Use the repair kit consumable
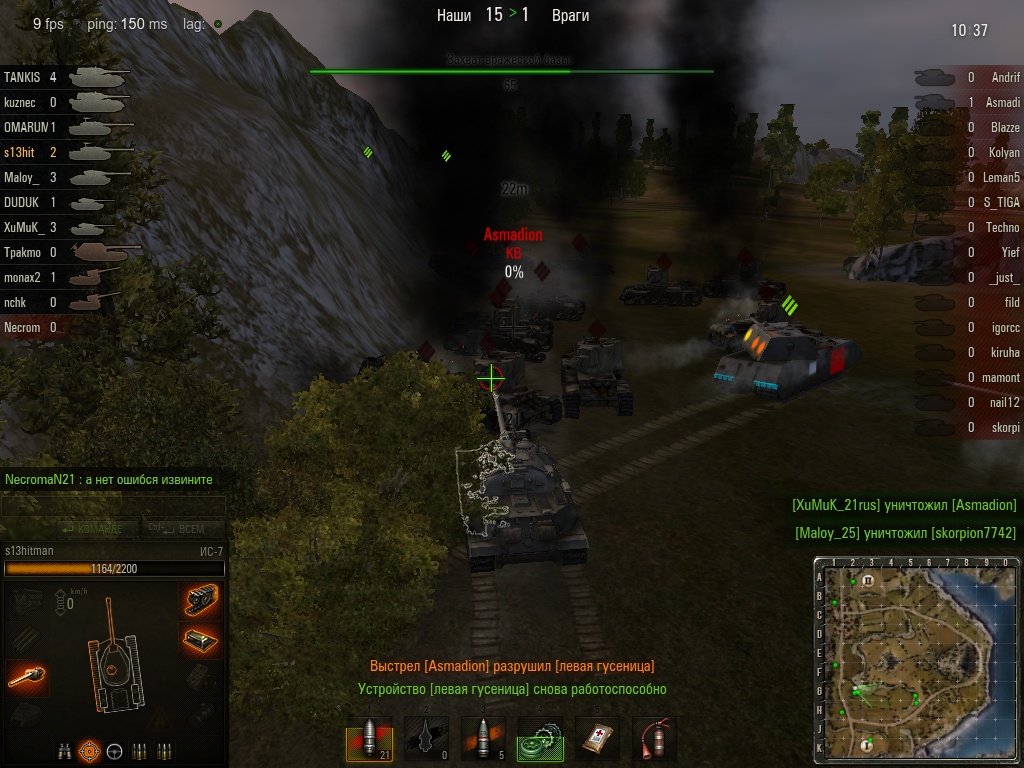The image size is (1024, 768). [x=540, y=740]
